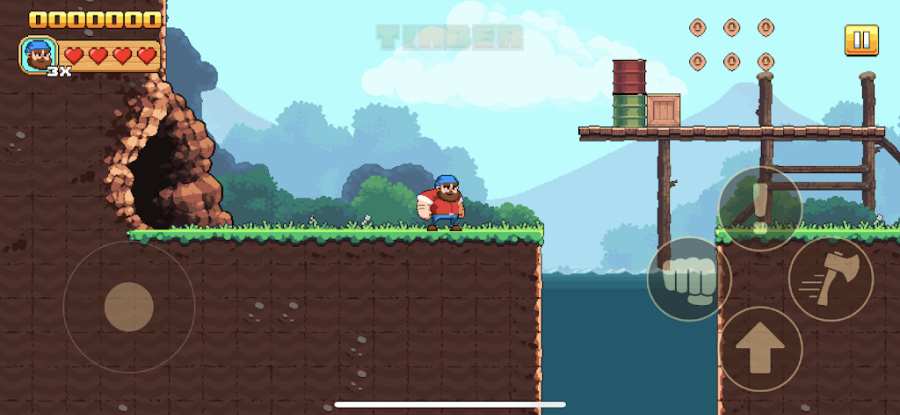Pause the game with the yellow button

(x=860, y=40)
